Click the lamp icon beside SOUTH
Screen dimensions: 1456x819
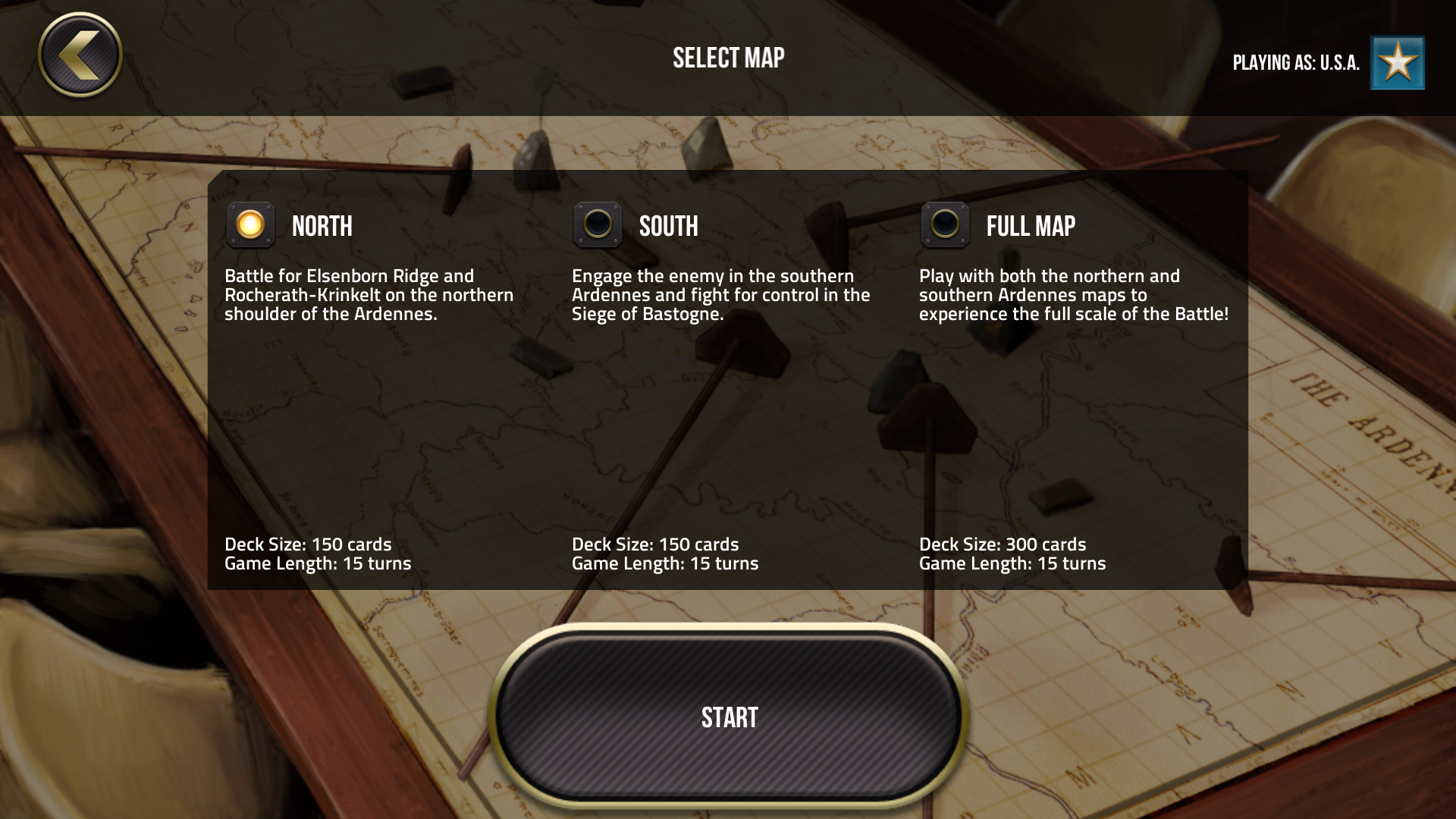pos(598,225)
